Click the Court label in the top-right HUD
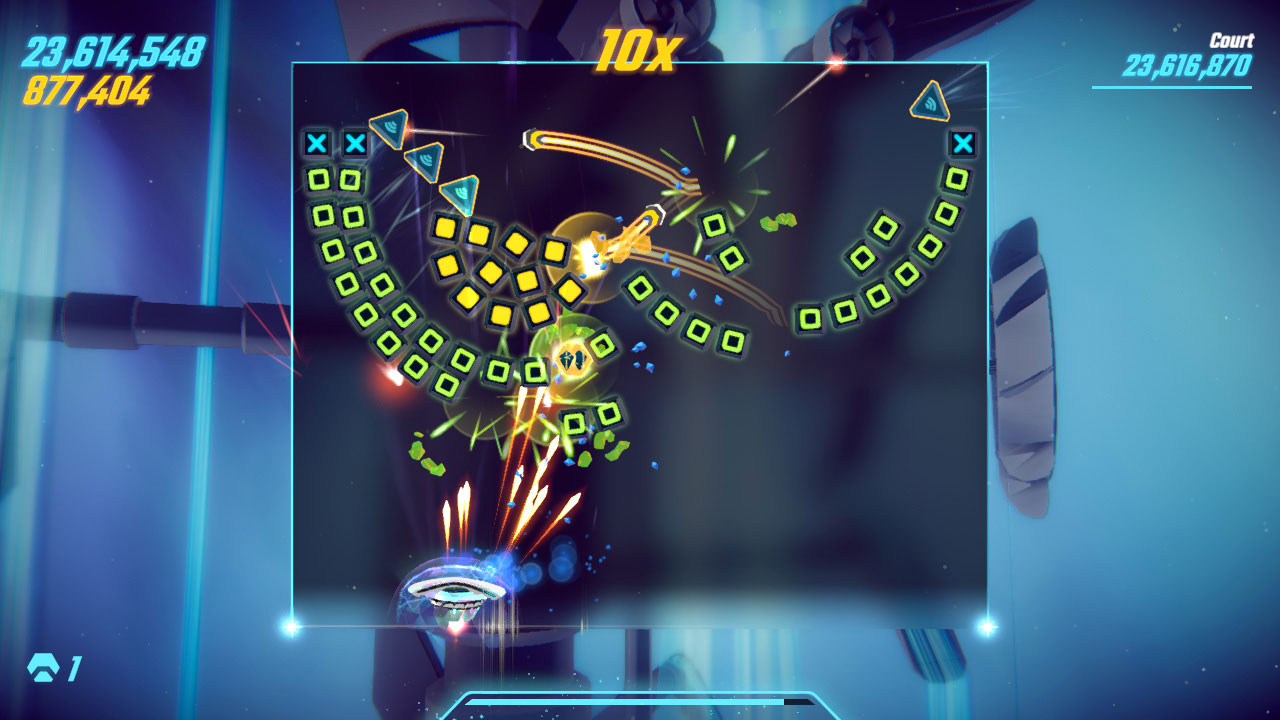Screen dimensions: 1280x720 coord(1234,38)
